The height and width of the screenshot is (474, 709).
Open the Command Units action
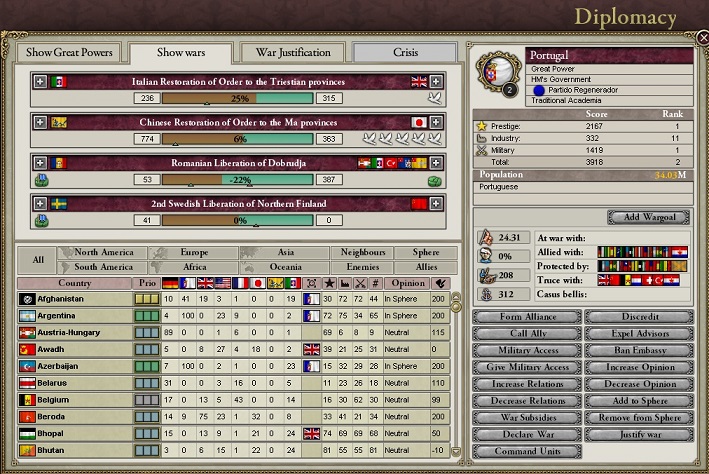[x=526, y=452]
